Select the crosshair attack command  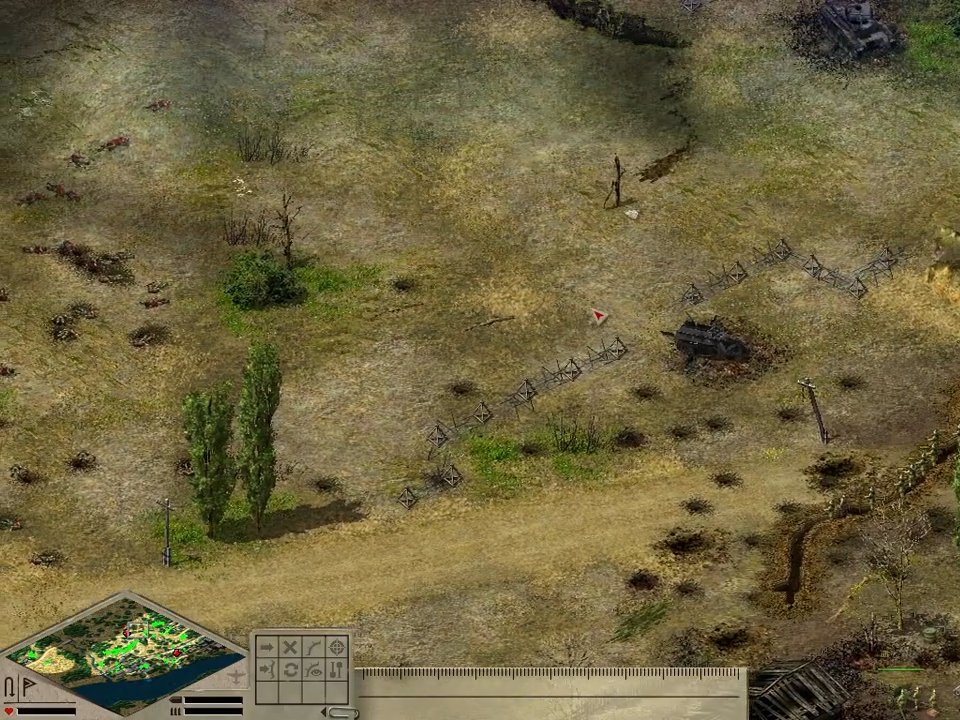337,647
